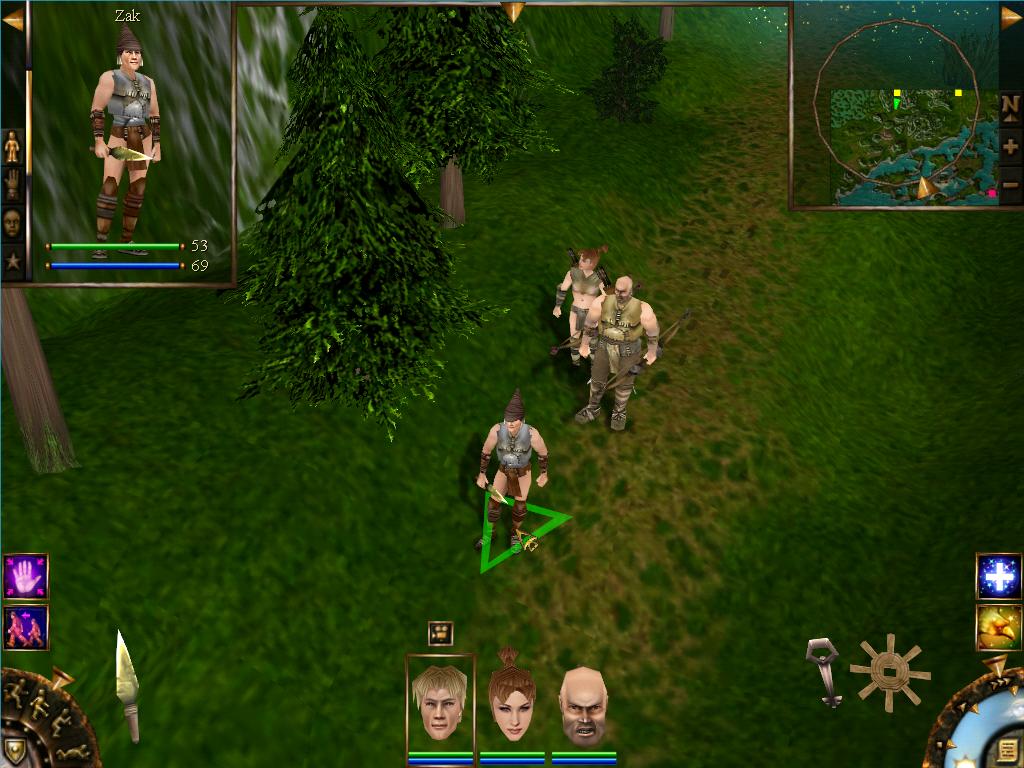Open the journal scroll button in the corner dial
1024x768 pixels.
click(x=1006, y=748)
